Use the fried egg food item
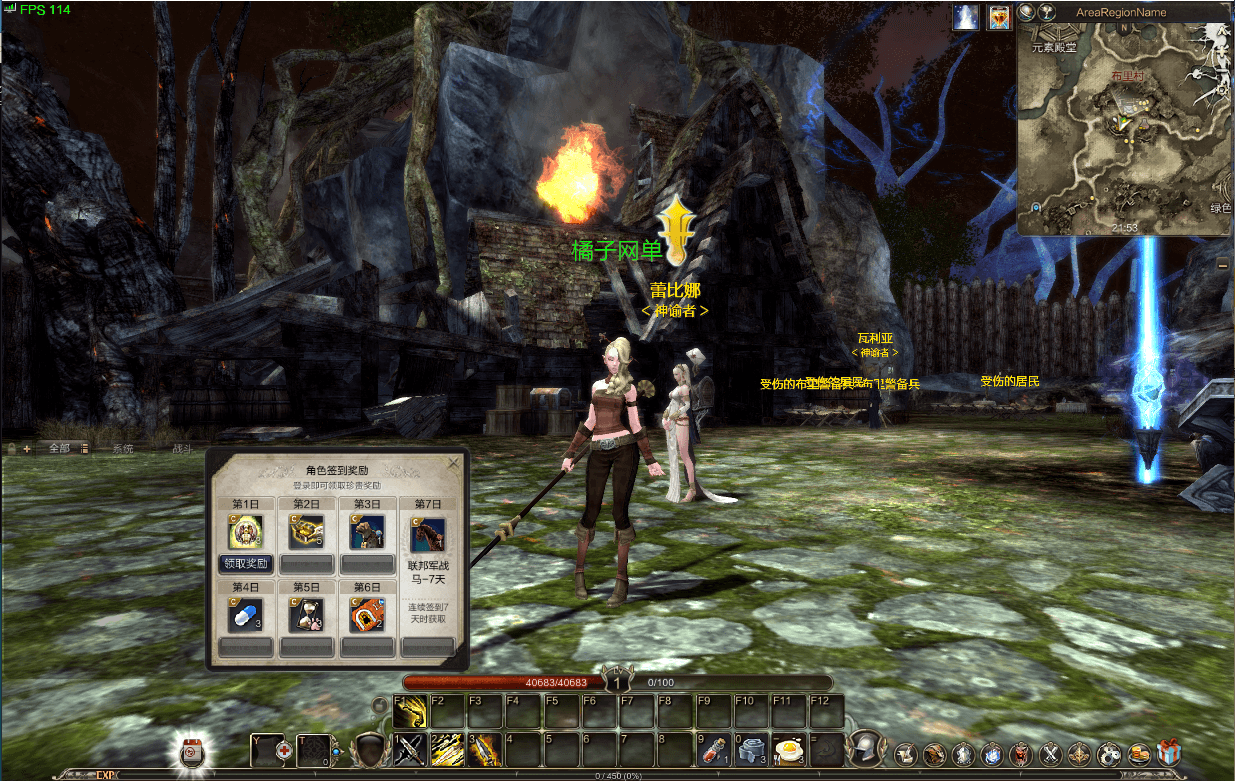Screen dimensions: 1235x781 (x=789, y=749)
